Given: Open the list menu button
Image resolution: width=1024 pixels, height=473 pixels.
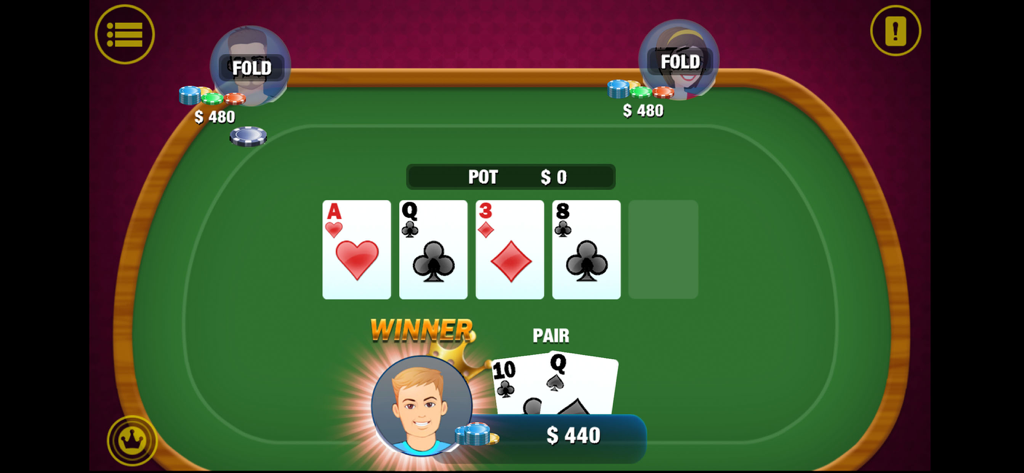Looking at the screenshot, I should (x=125, y=34).
